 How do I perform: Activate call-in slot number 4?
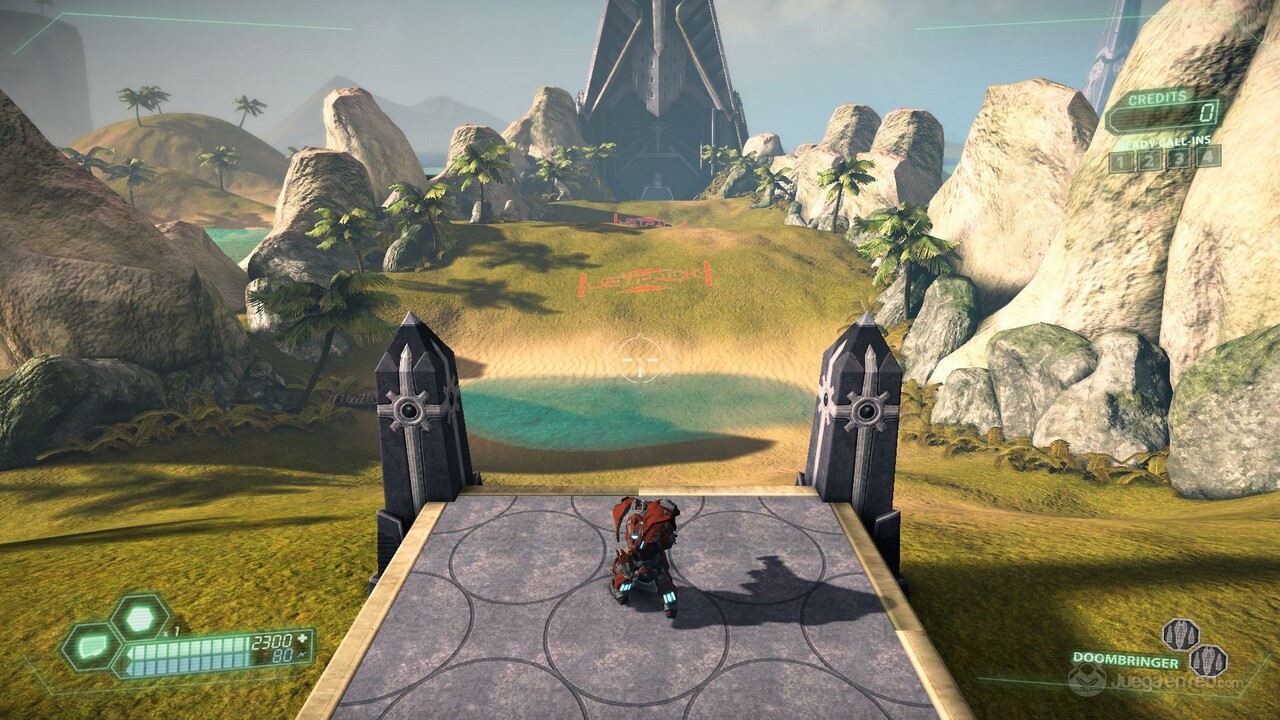pos(1208,155)
